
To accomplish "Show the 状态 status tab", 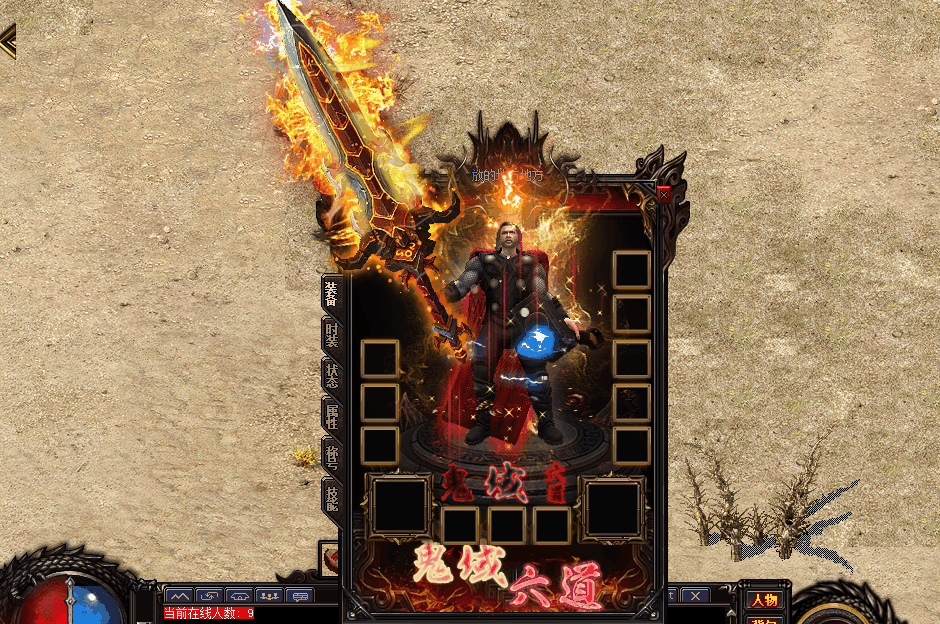I will [x=331, y=374].
